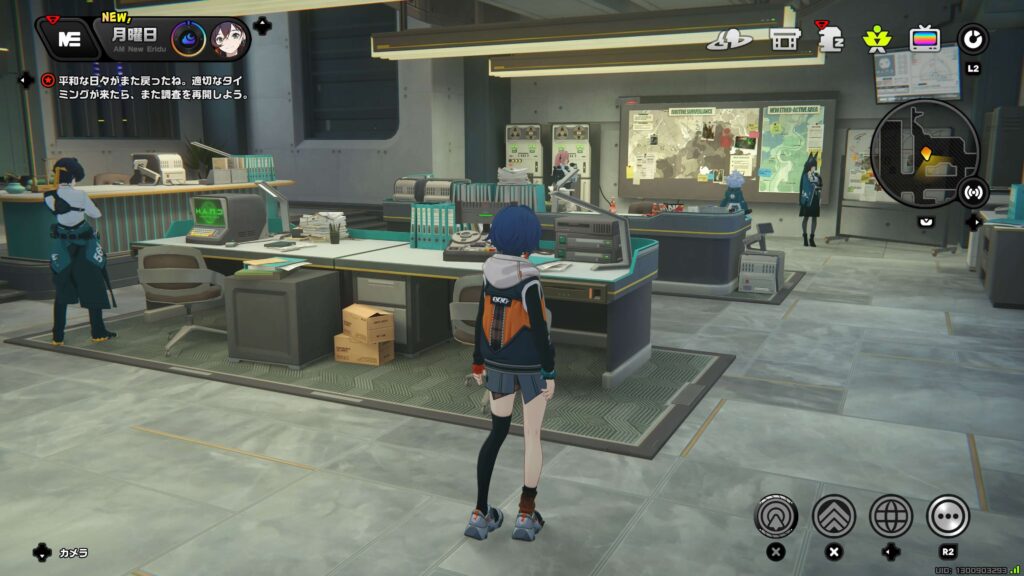The image size is (1024, 576).
Task: Open the three-dots more options button
Action: tap(947, 516)
